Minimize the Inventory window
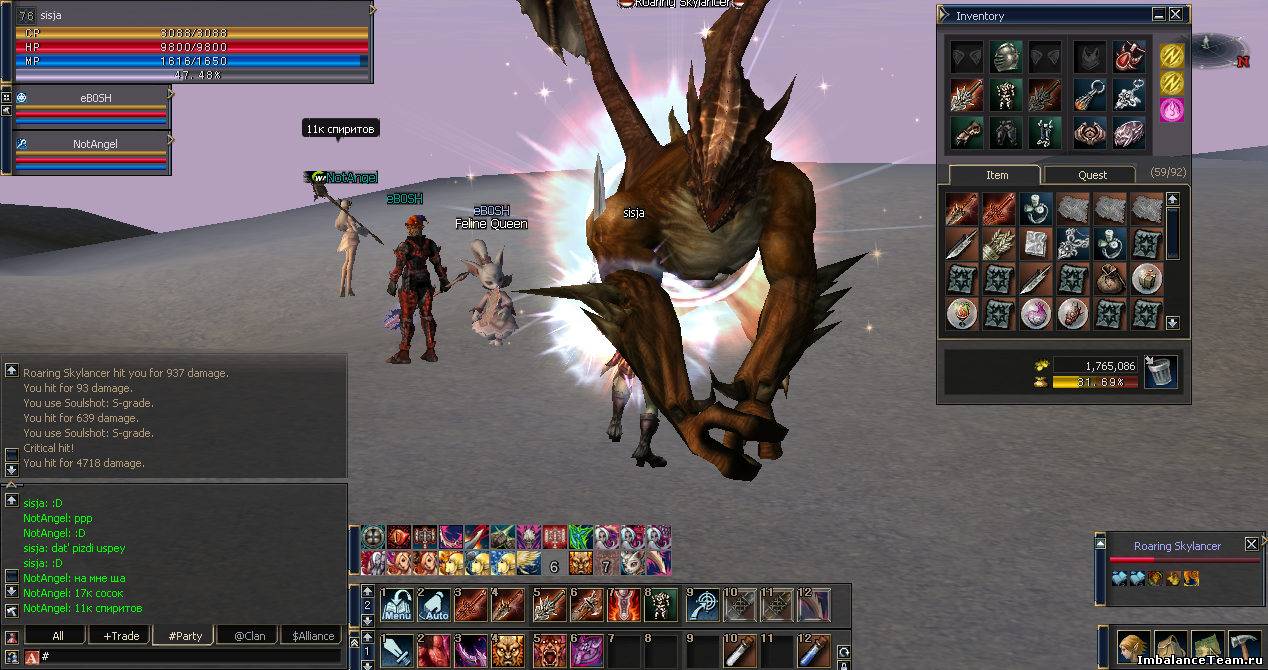Viewport: 1268px width, 670px height. click(x=1158, y=15)
